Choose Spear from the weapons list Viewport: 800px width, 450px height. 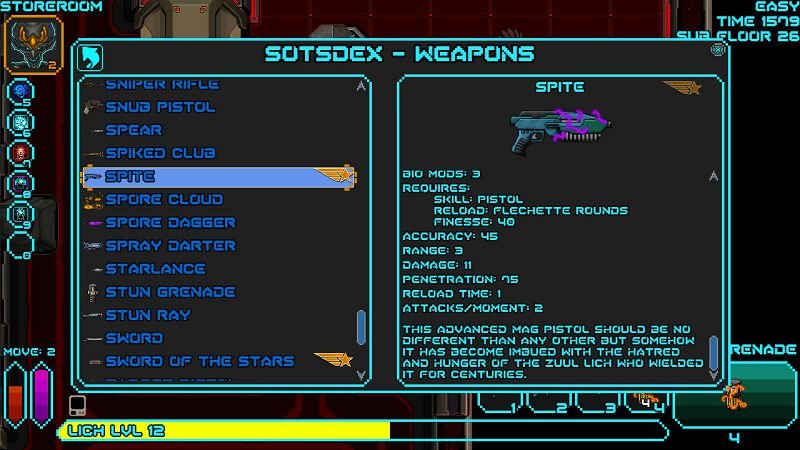pyautogui.click(x=133, y=130)
